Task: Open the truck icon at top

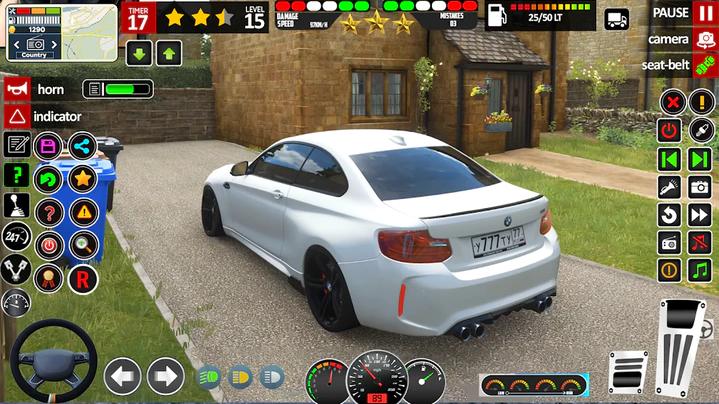Action: 617,18
